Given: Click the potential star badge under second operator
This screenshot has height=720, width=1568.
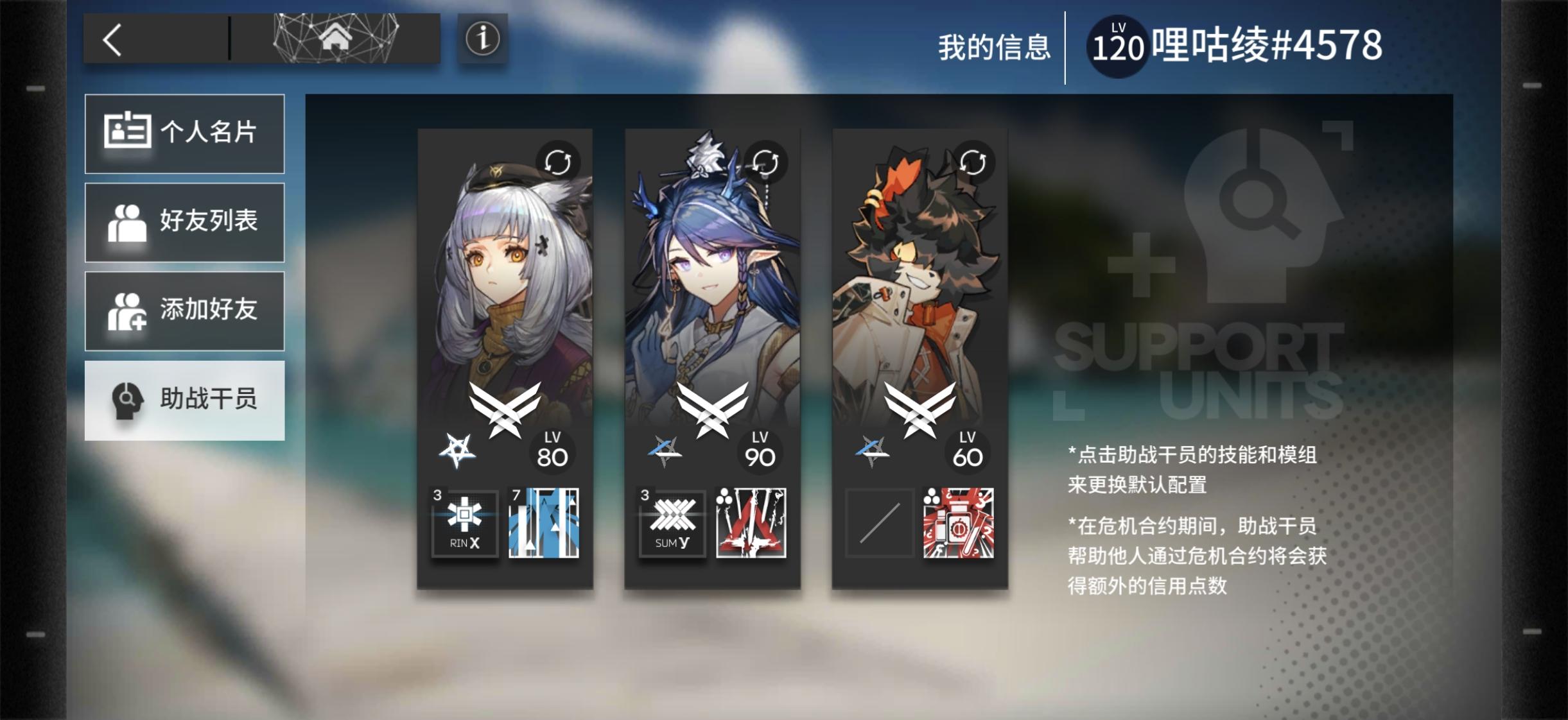Looking at the screenshot, I should pos(663,449).
